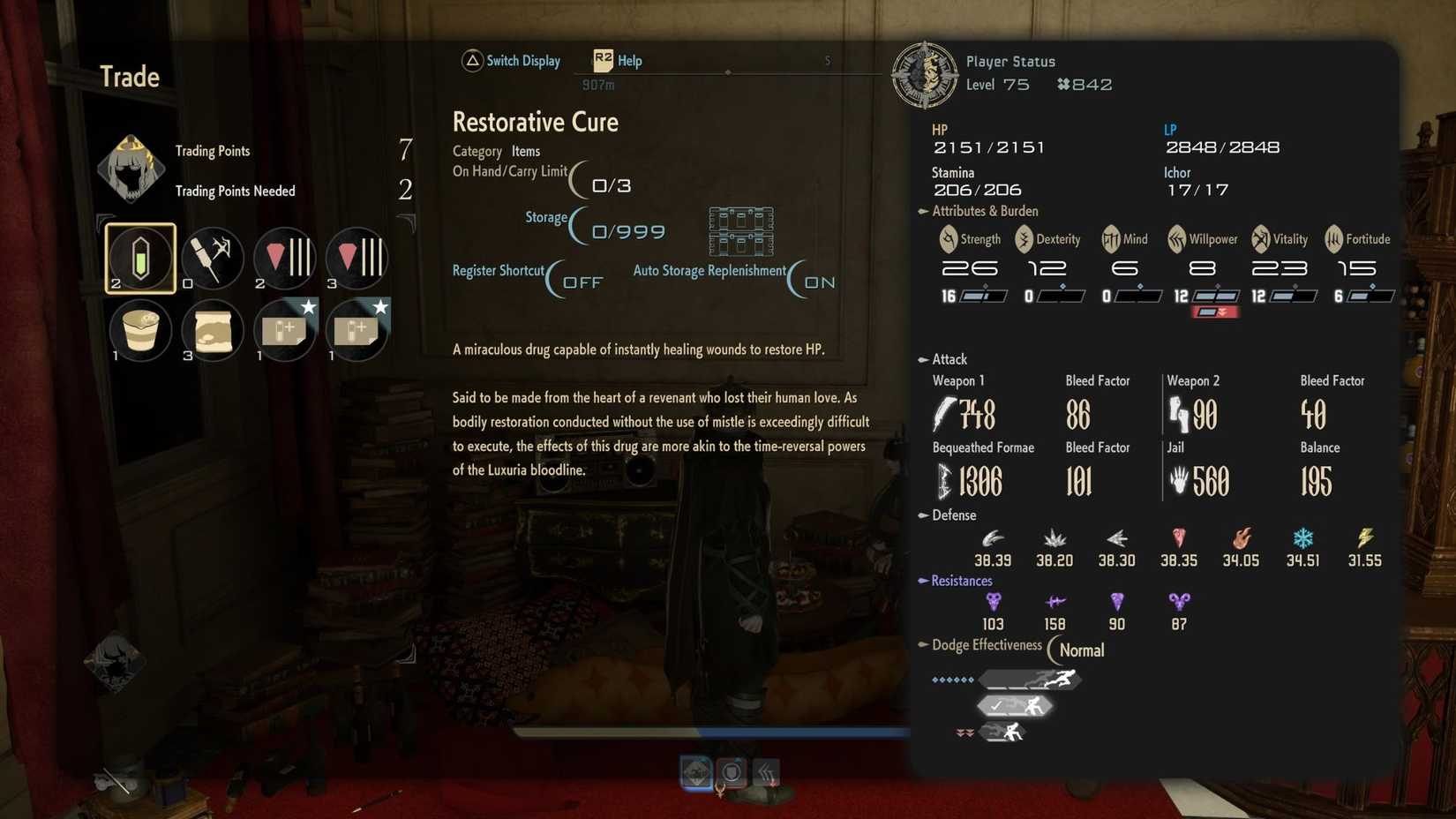
Task: Select the trader portrait above Trading Points
Action: tap(131, 169)
